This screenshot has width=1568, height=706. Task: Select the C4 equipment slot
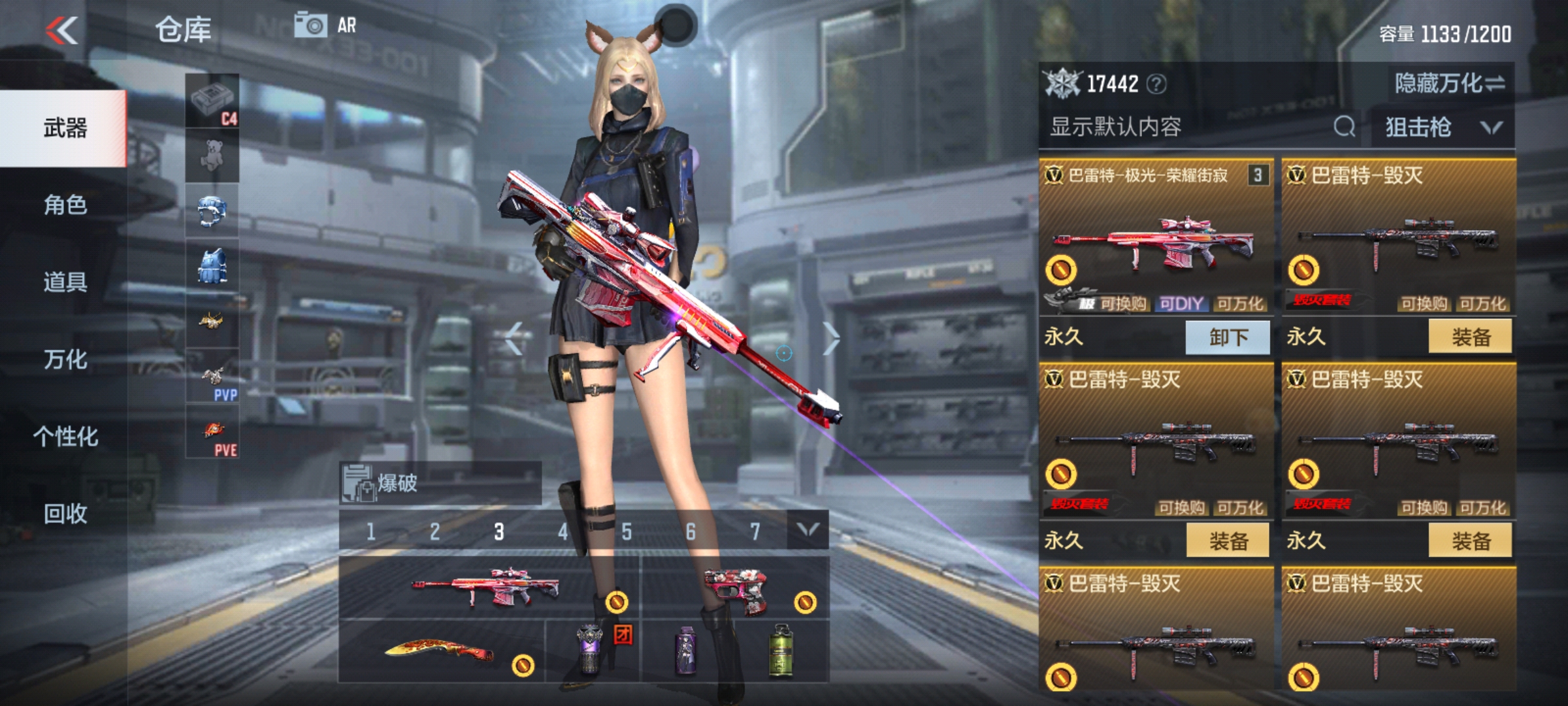(x=213, y=101)
